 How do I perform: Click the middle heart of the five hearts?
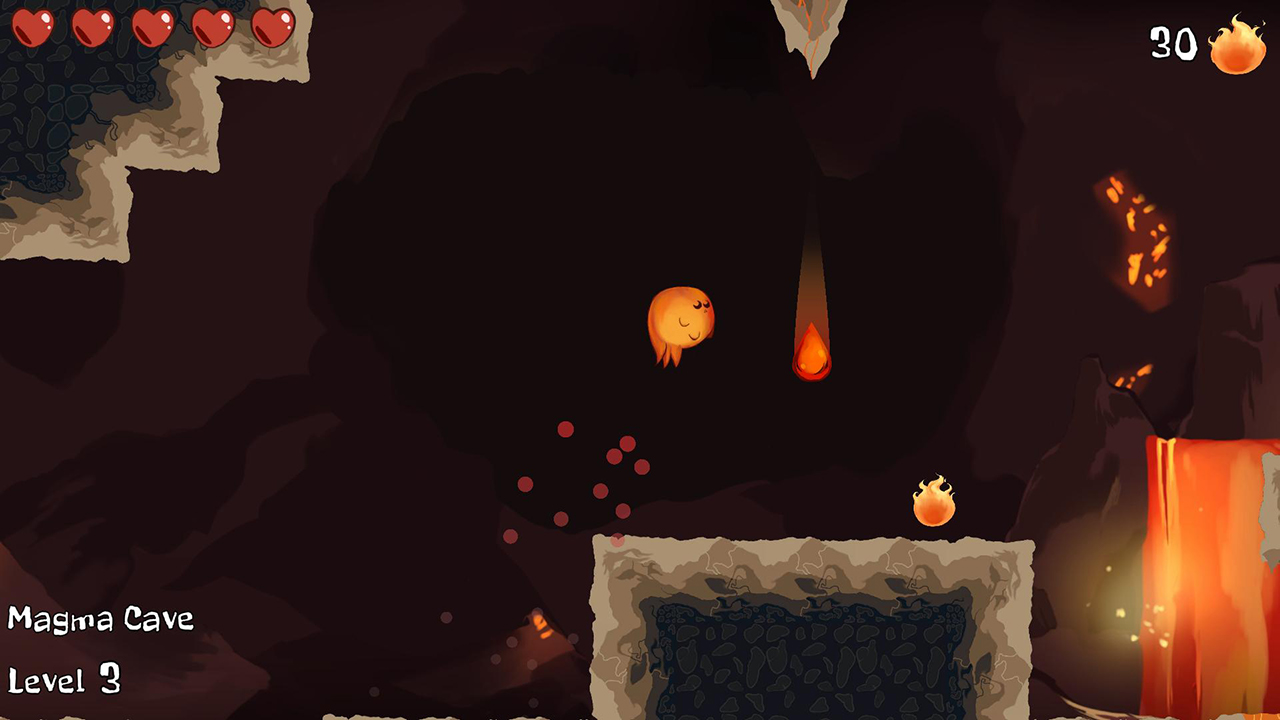[152, 28]
